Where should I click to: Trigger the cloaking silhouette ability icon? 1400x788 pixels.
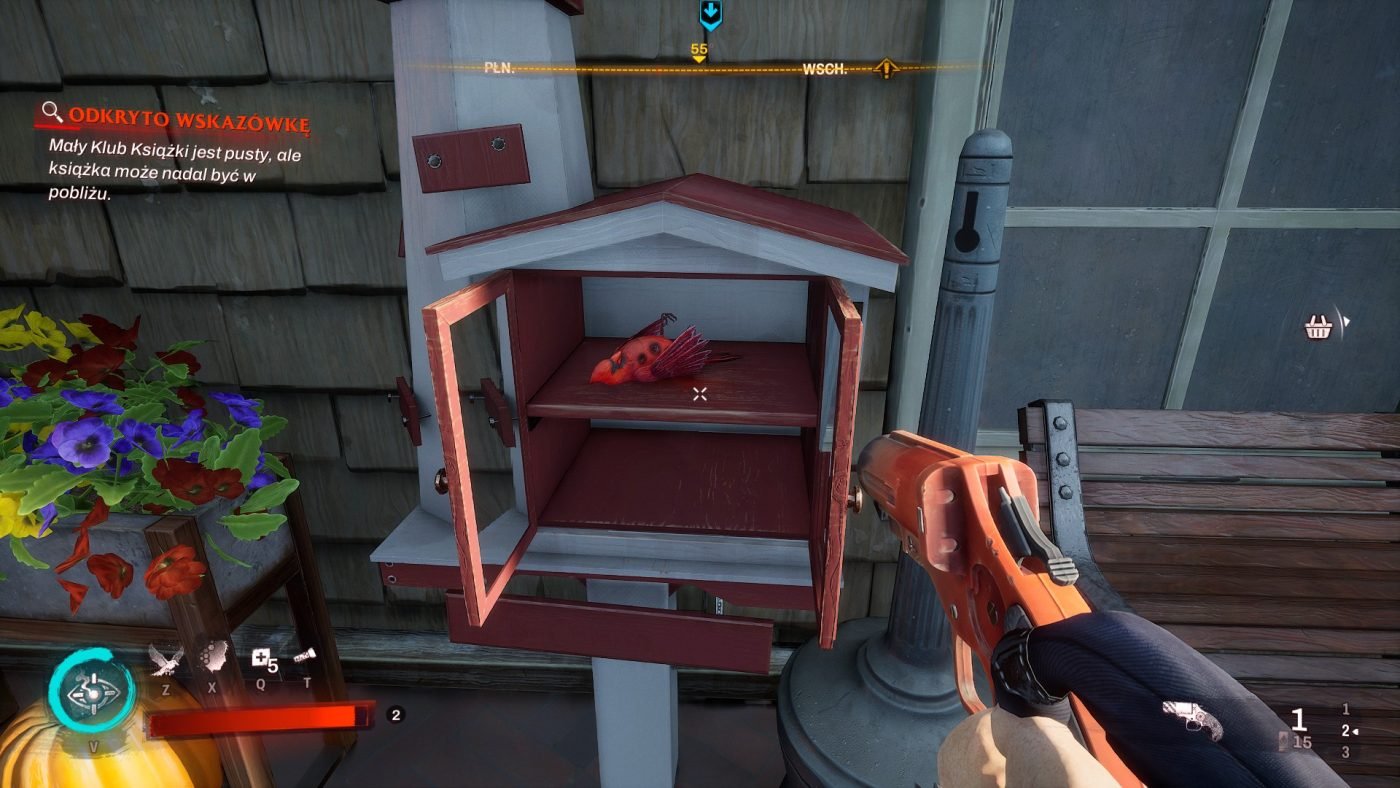tap(212, 657)
